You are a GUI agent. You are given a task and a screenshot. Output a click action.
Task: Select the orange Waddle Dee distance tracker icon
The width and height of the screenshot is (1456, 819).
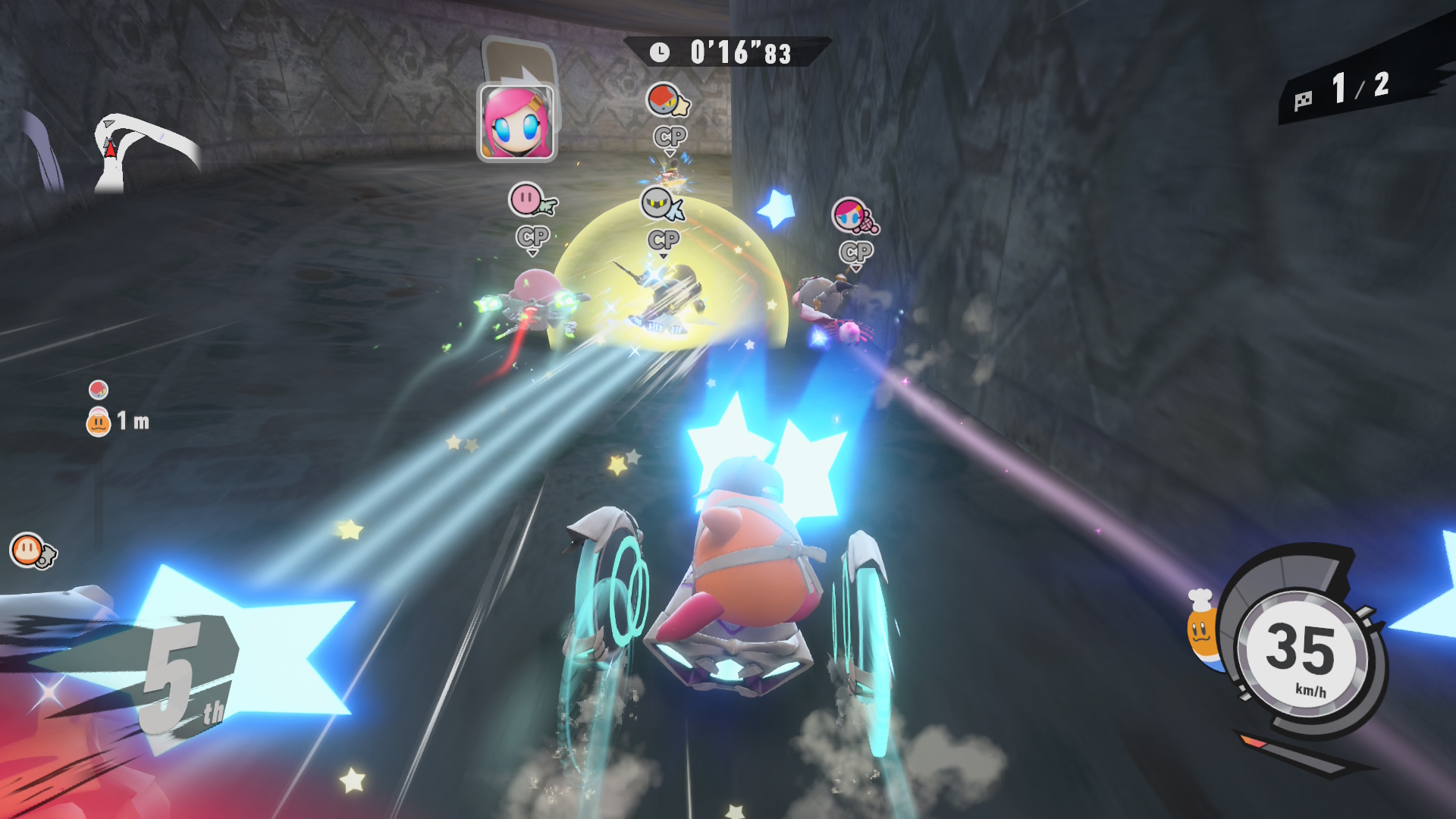(99, 422)
